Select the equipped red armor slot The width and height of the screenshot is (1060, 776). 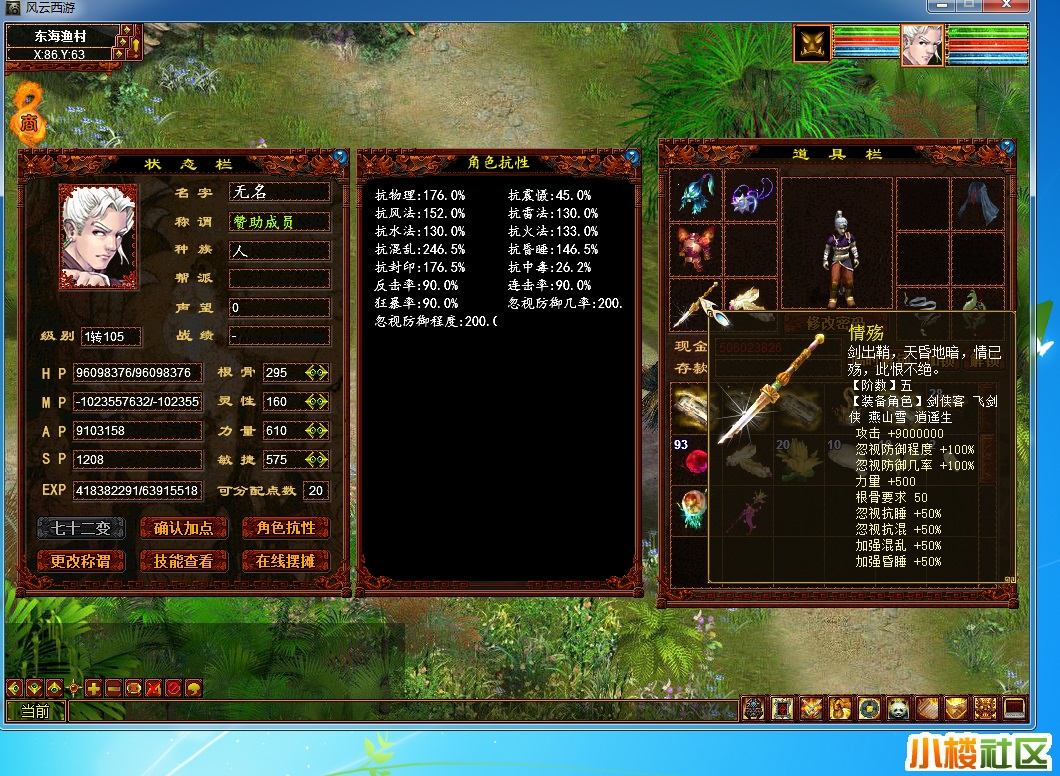coord(696,249)
